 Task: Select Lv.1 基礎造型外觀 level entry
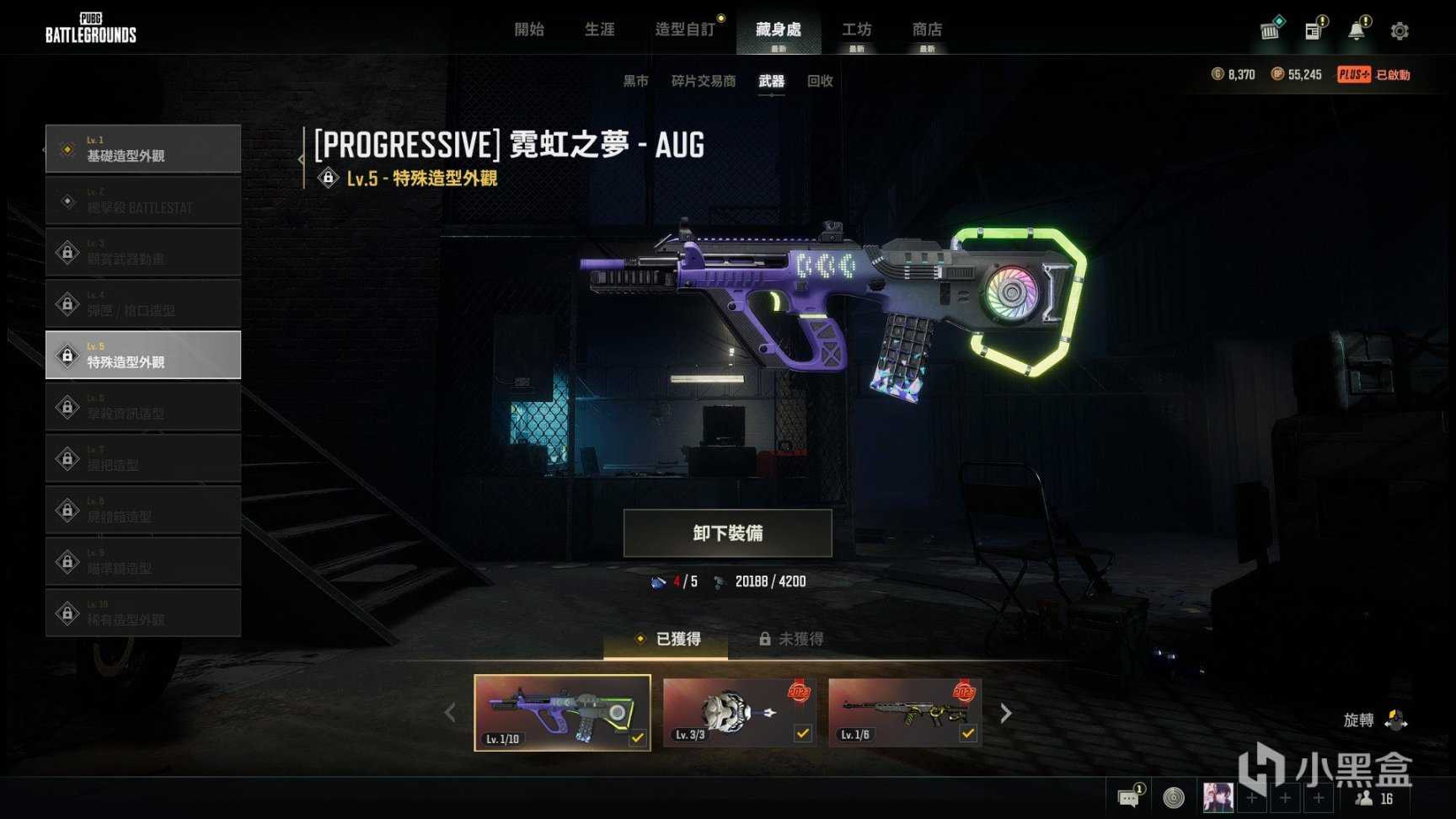point(143,149)
